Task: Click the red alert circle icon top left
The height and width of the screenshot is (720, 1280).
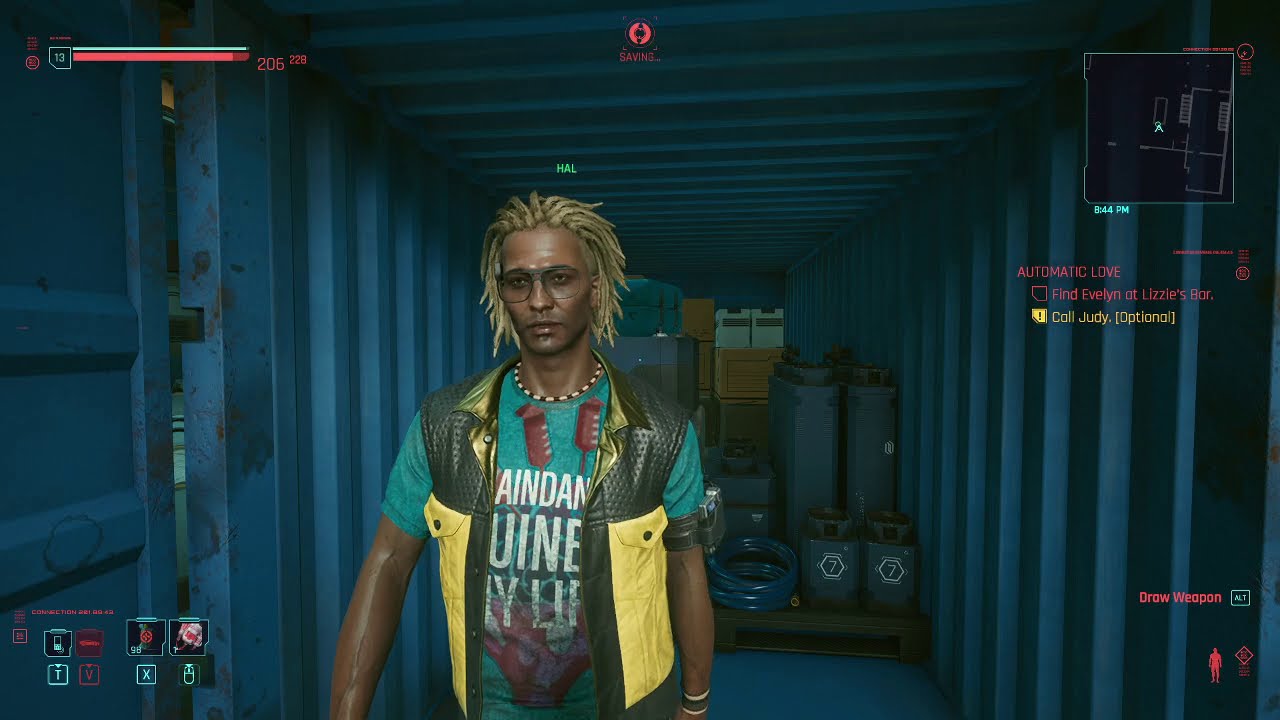Action: pyautogui.click(x=30, y=62)
